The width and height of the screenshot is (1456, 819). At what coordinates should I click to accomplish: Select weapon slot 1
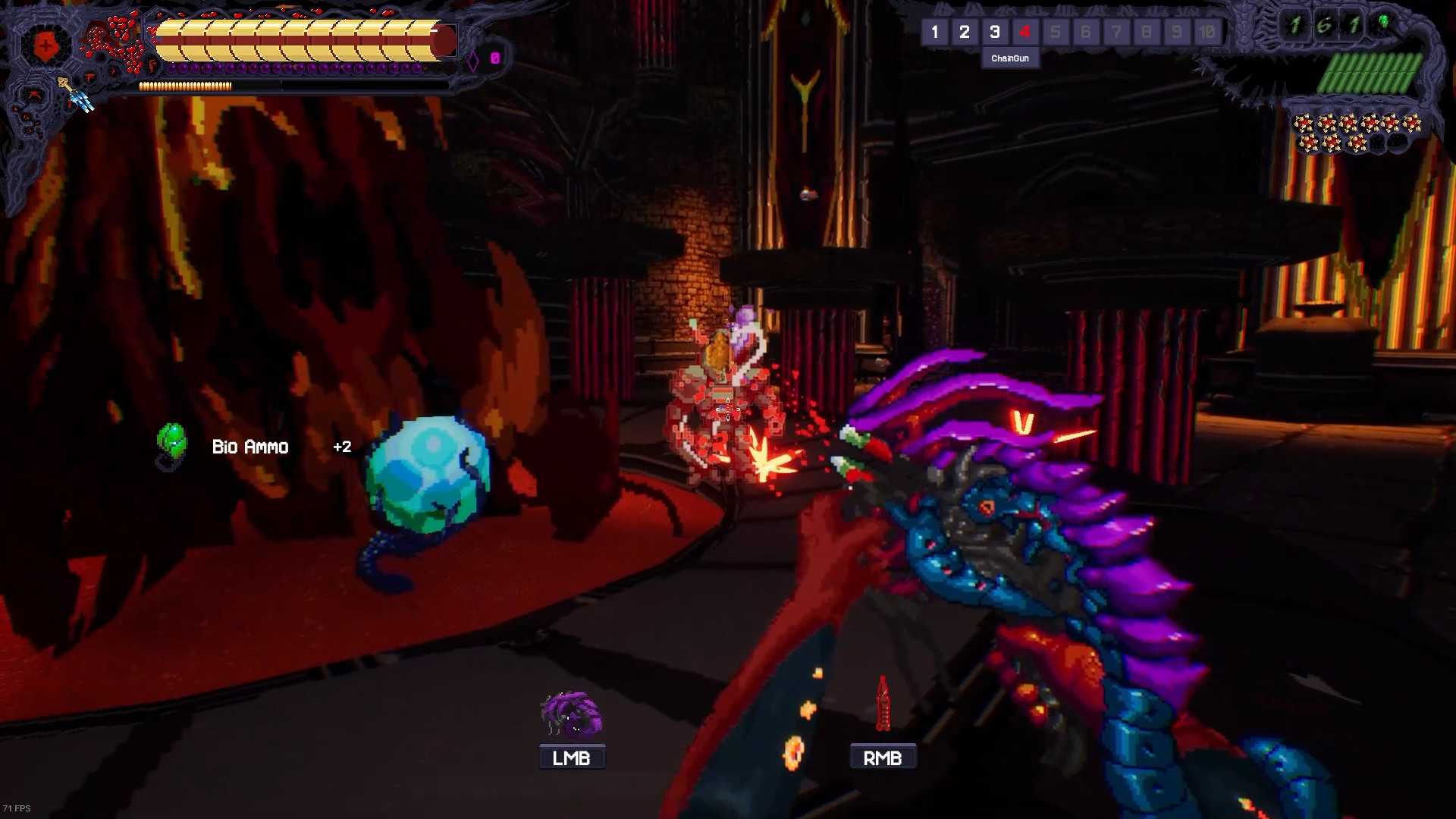click(x=935, y=32)
